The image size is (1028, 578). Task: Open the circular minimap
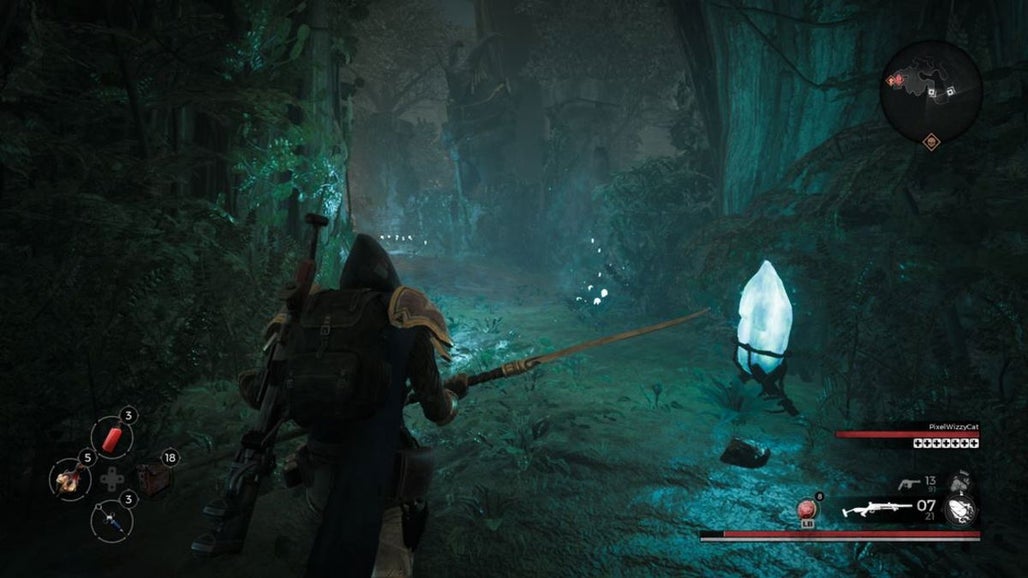[931, 91]
